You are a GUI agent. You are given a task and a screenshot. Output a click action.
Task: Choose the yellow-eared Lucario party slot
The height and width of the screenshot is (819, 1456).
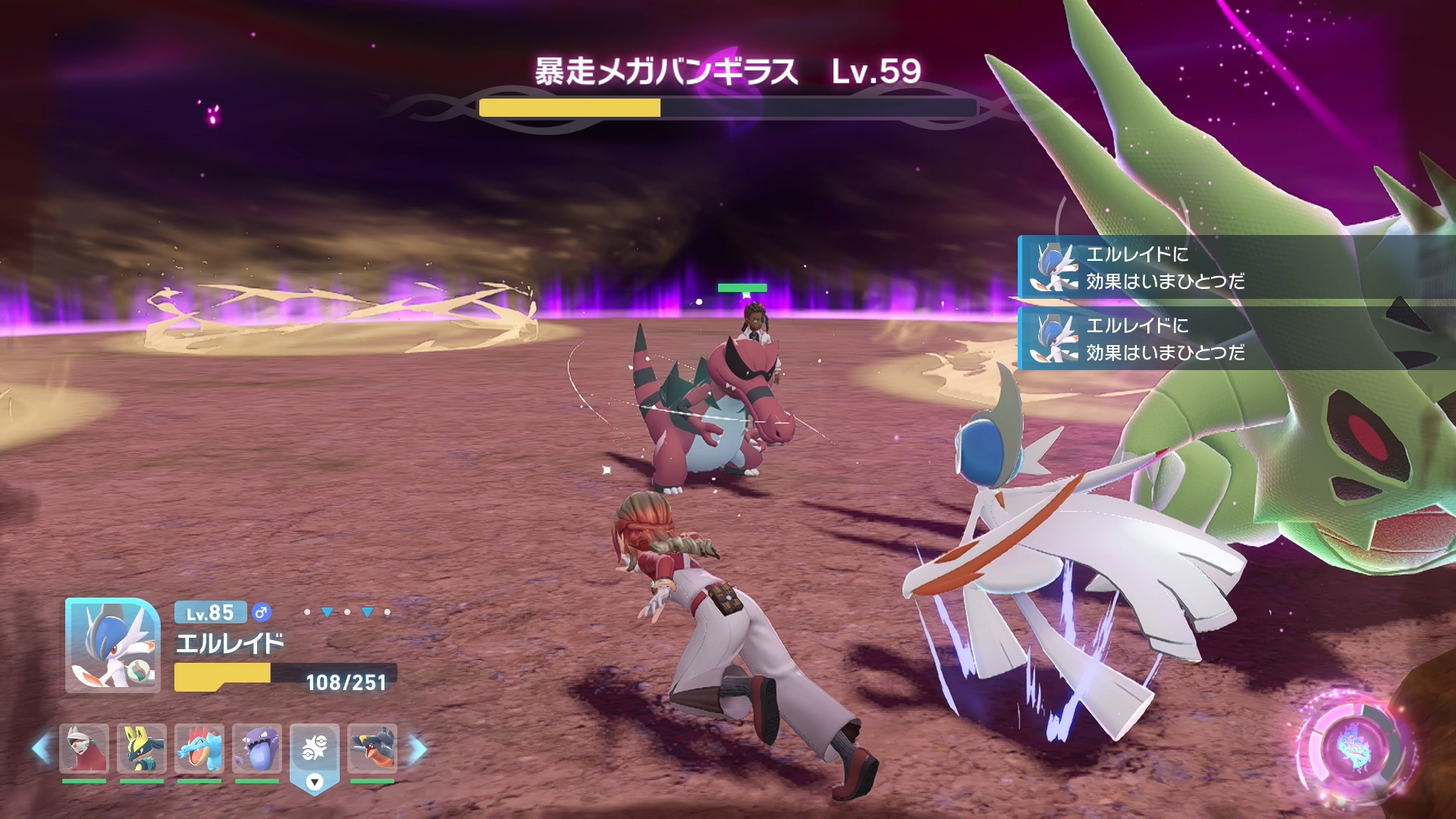coord(142,748)
